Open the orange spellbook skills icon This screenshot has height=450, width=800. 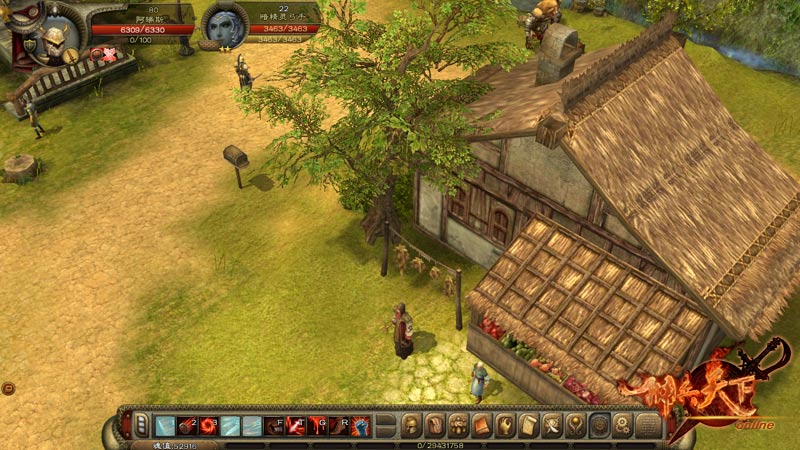point(481,425)
